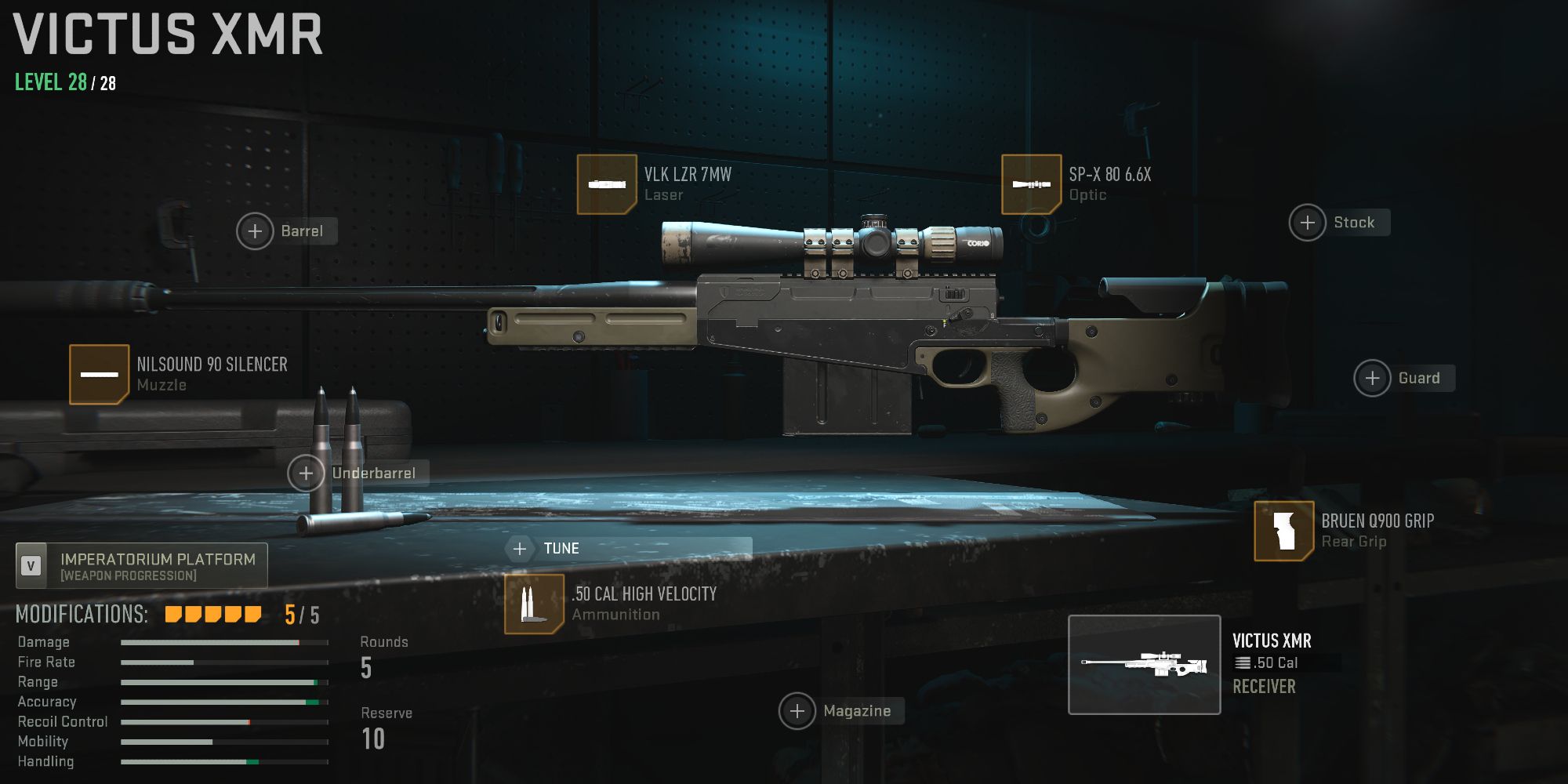Open the Guard attachment slot
Viewport: 1568px width, 784px height.
1373,378
